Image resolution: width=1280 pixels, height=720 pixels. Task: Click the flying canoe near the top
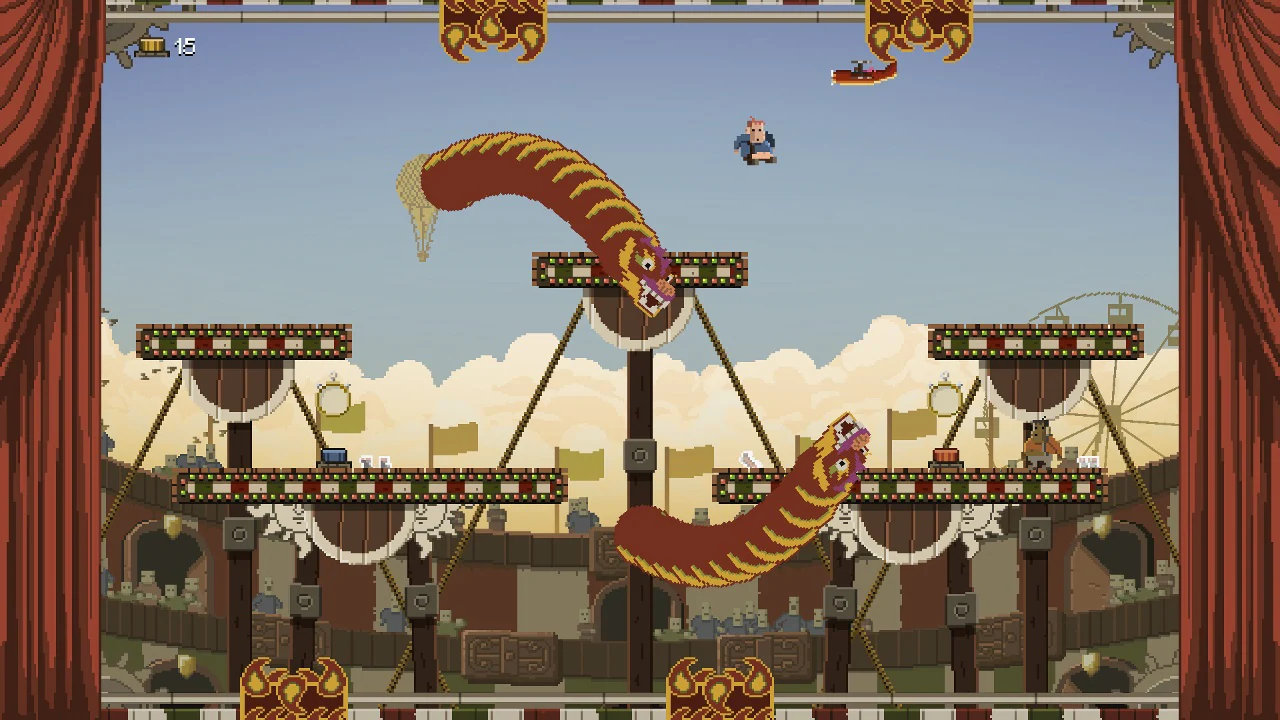click(x=861, y=73)
